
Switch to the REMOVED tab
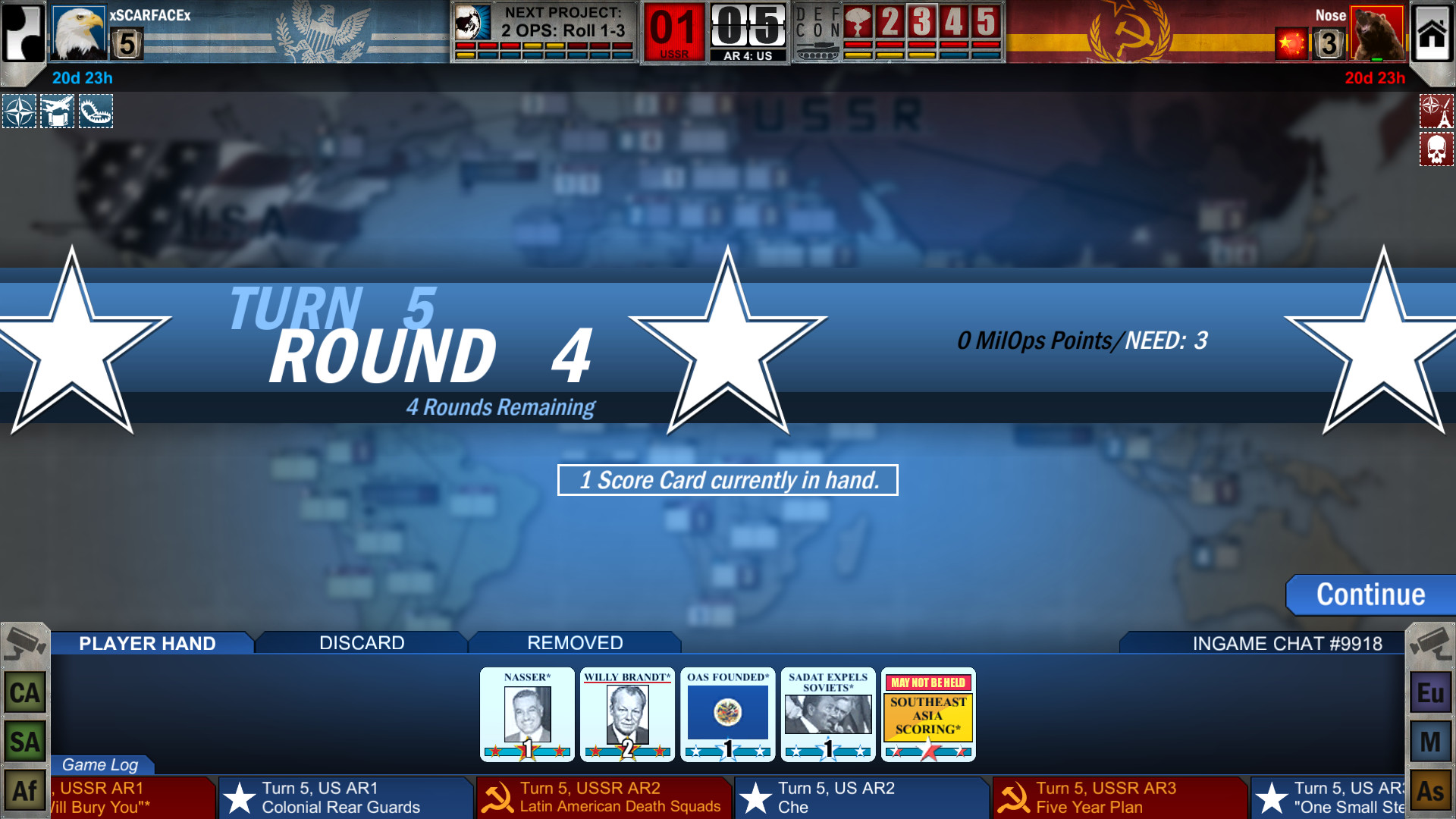[x=575, y=642]
